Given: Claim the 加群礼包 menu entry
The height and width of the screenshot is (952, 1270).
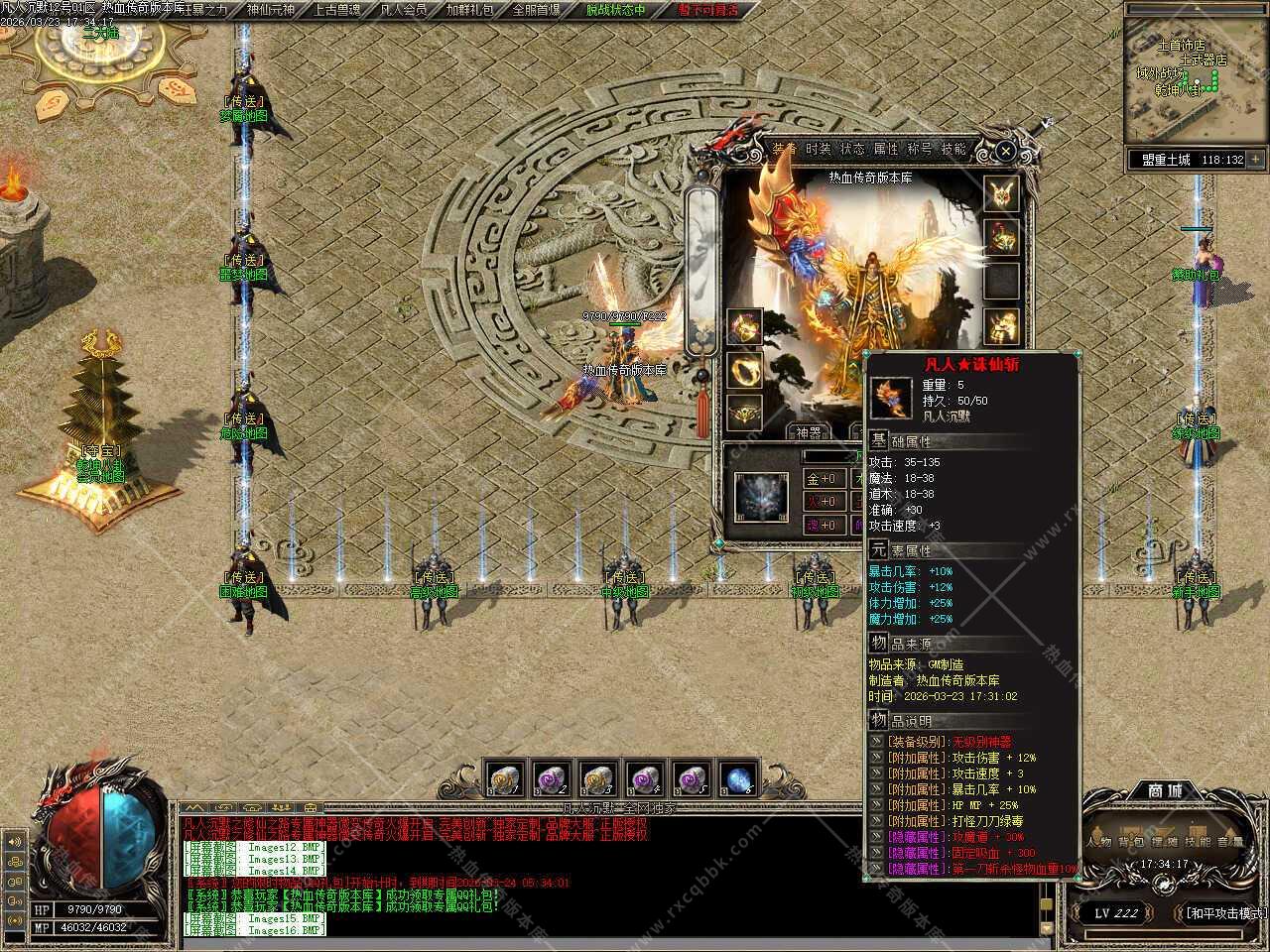Looking at the screenshot, I should (469, 10).
